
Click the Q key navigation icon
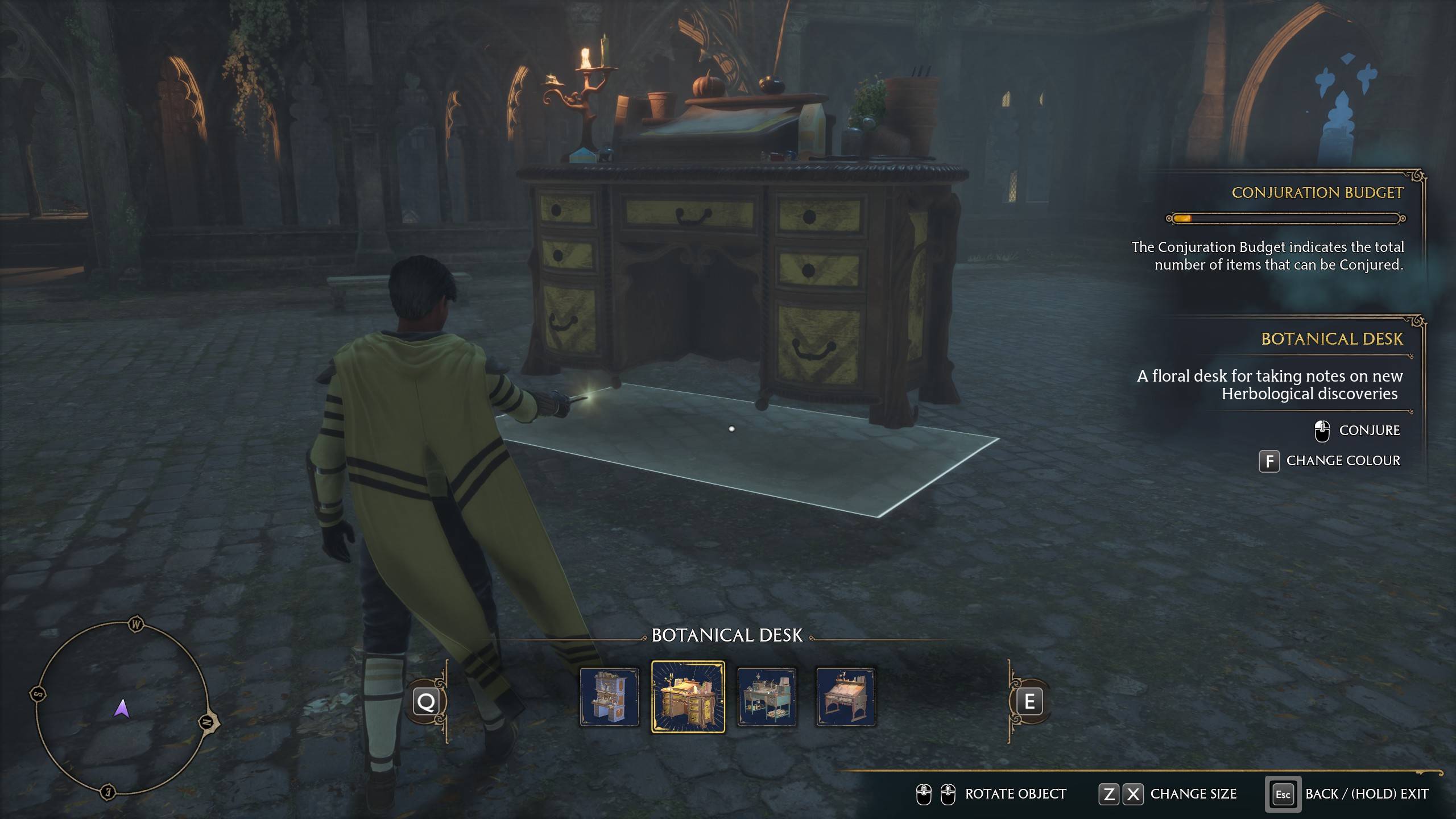pyautogui.click(x=427, y=701)
